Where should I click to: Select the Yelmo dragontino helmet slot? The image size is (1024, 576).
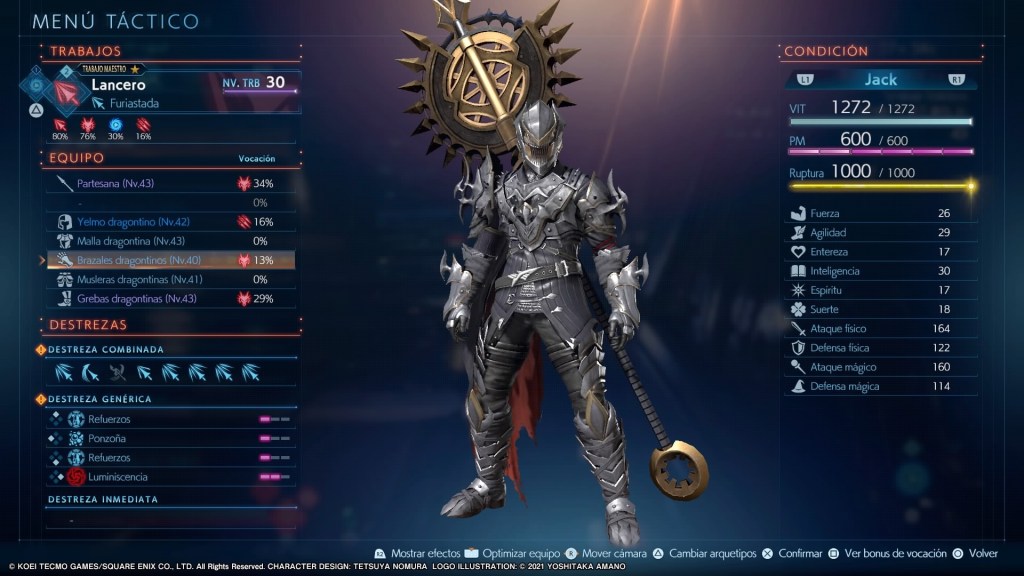pos(132,221)
